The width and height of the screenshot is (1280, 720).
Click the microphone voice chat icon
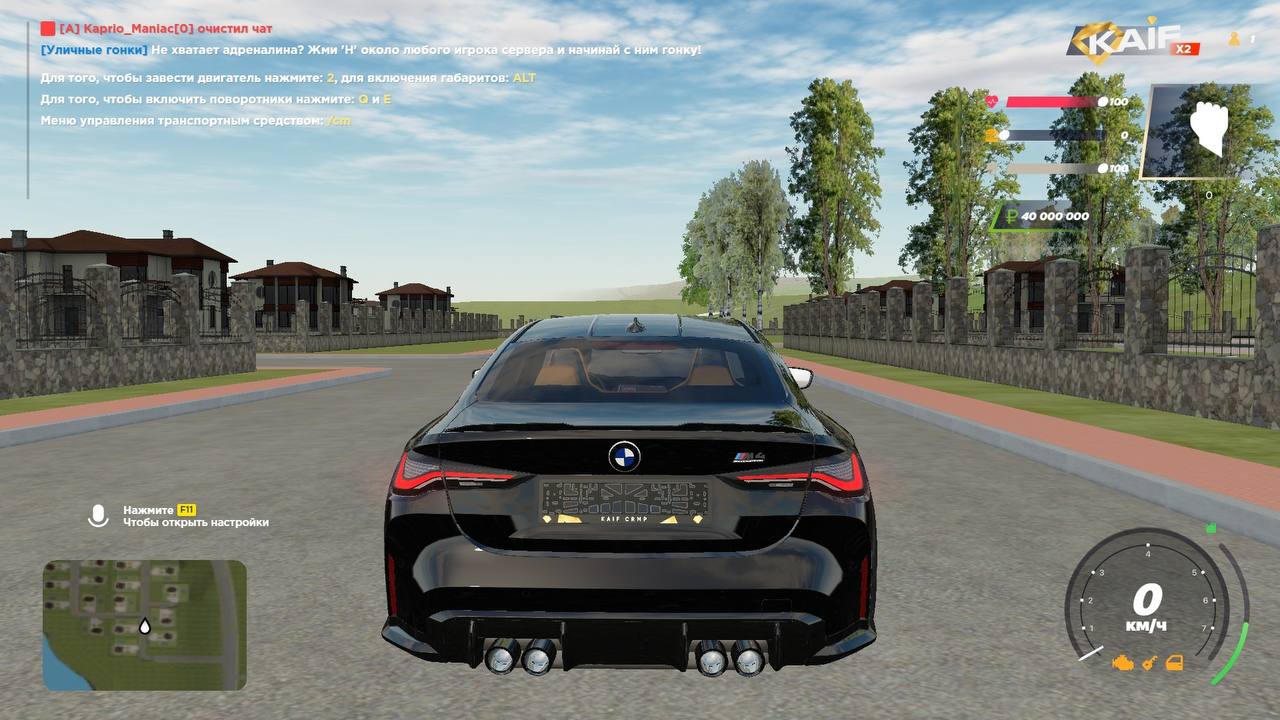[98, 515]
